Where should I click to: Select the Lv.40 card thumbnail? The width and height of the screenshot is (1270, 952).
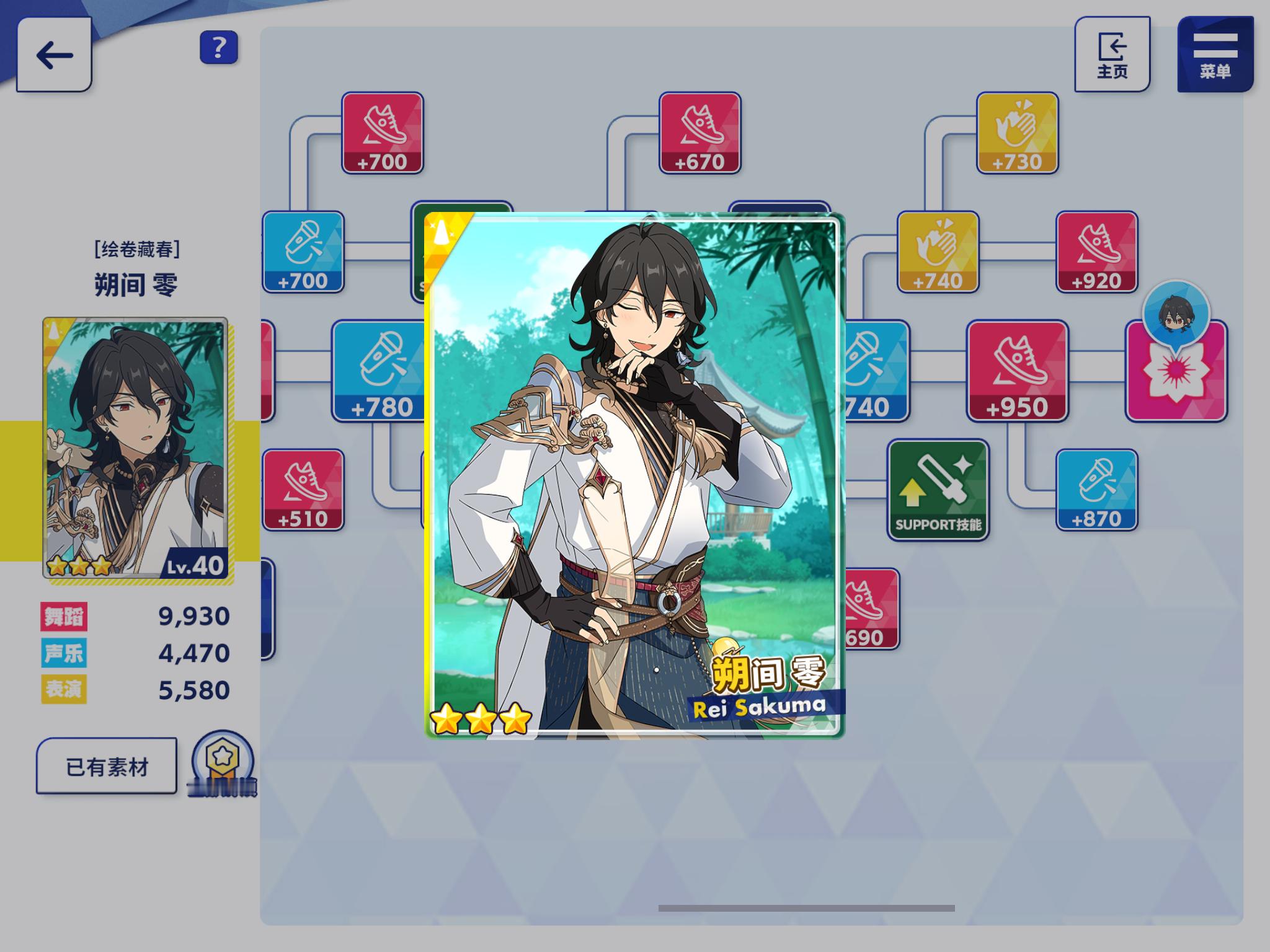click(x=135, y=447)
